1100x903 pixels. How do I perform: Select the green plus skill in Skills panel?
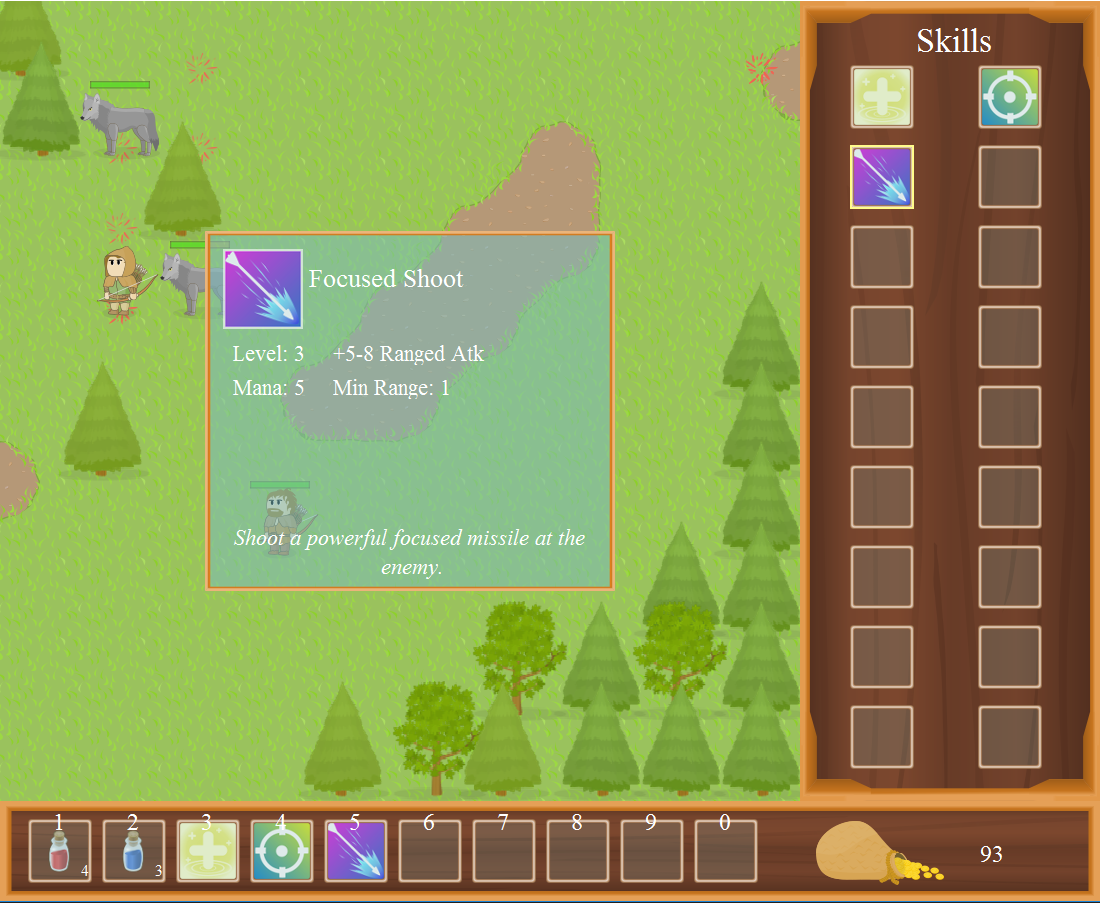click(x=882, y=97)
